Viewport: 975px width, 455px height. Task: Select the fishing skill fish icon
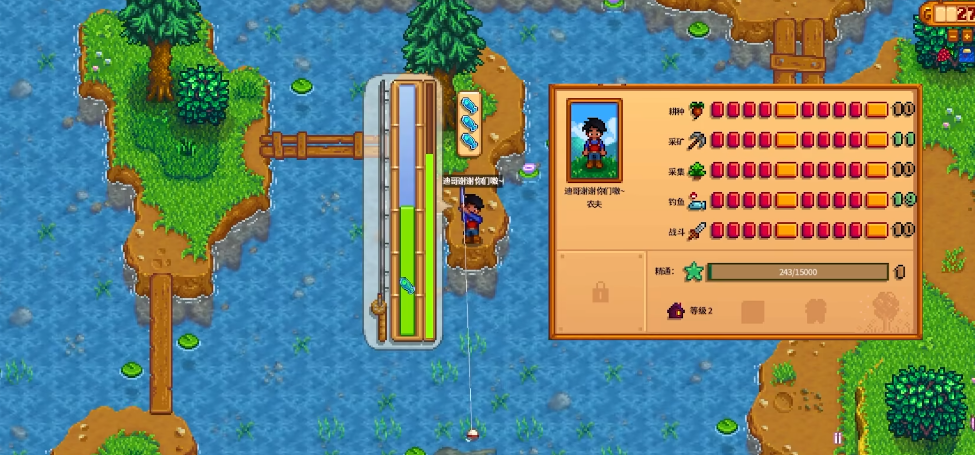697,200
